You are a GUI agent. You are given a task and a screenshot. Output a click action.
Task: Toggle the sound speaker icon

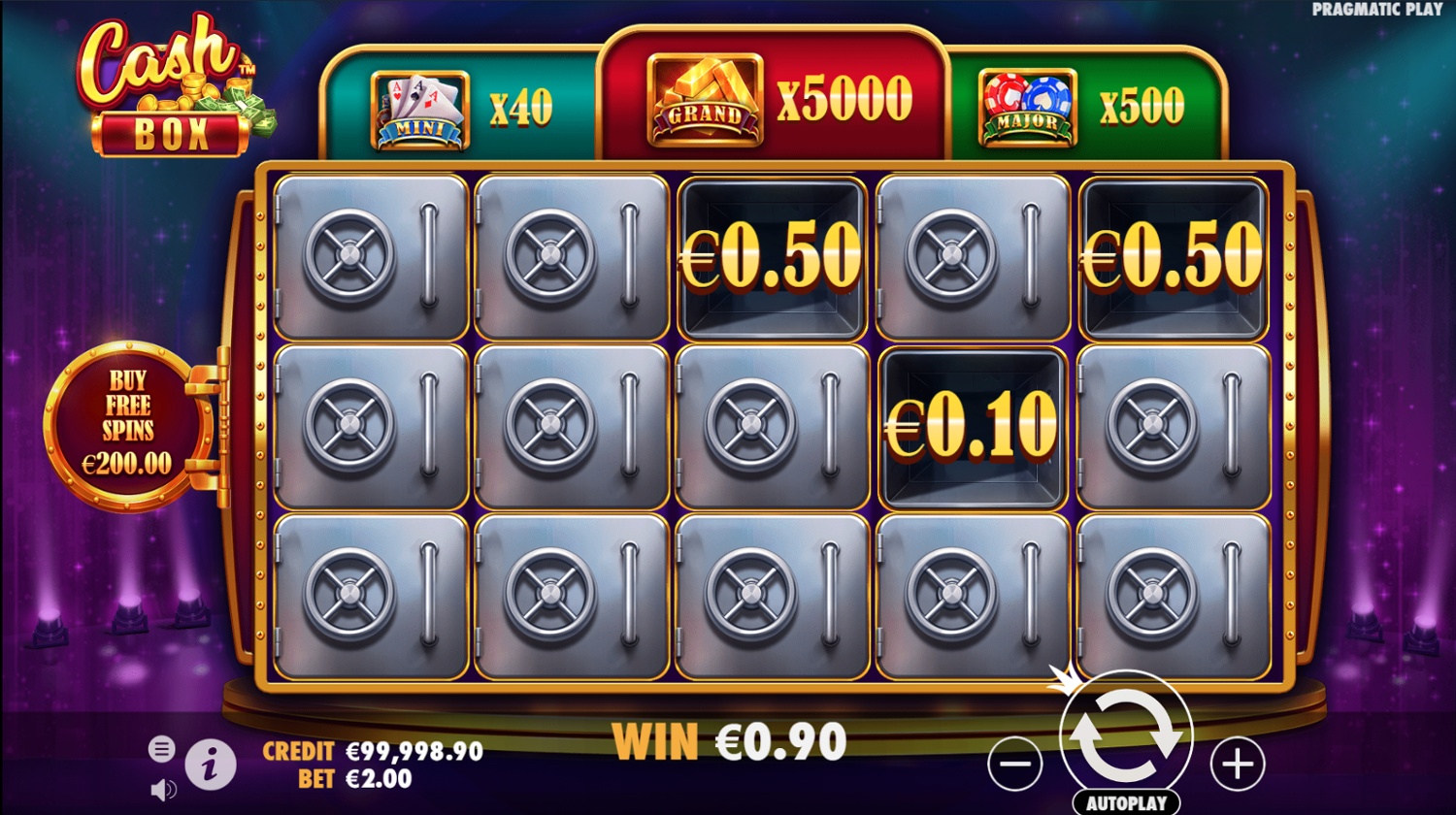[163, 790]
